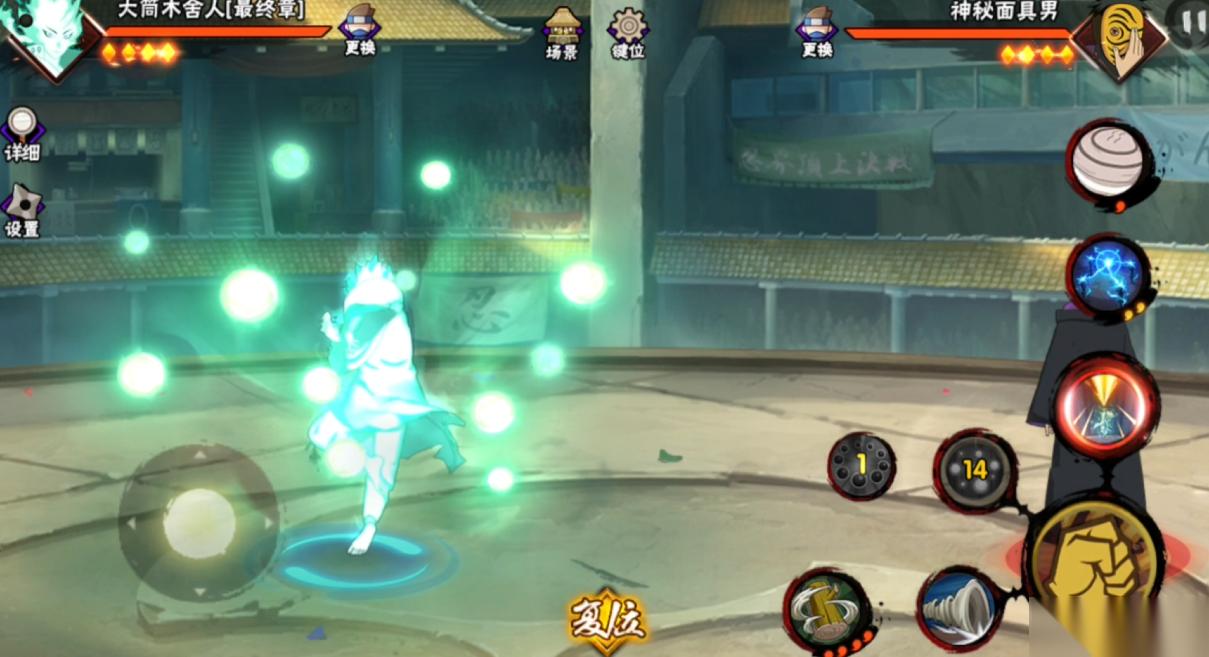Tap the virtual movement joystick

pos(199,522)
